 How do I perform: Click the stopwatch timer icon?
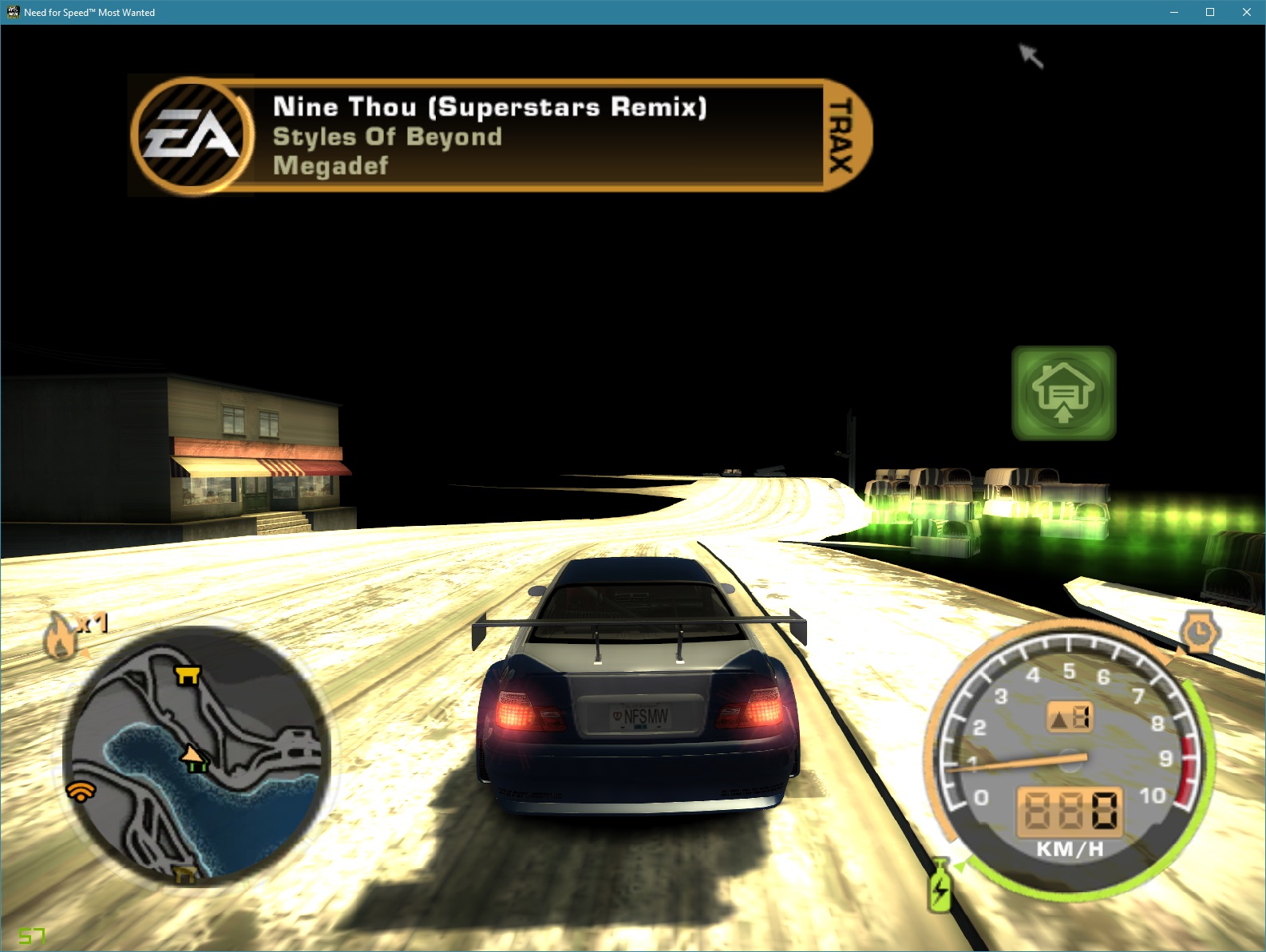click(1201, 632)
